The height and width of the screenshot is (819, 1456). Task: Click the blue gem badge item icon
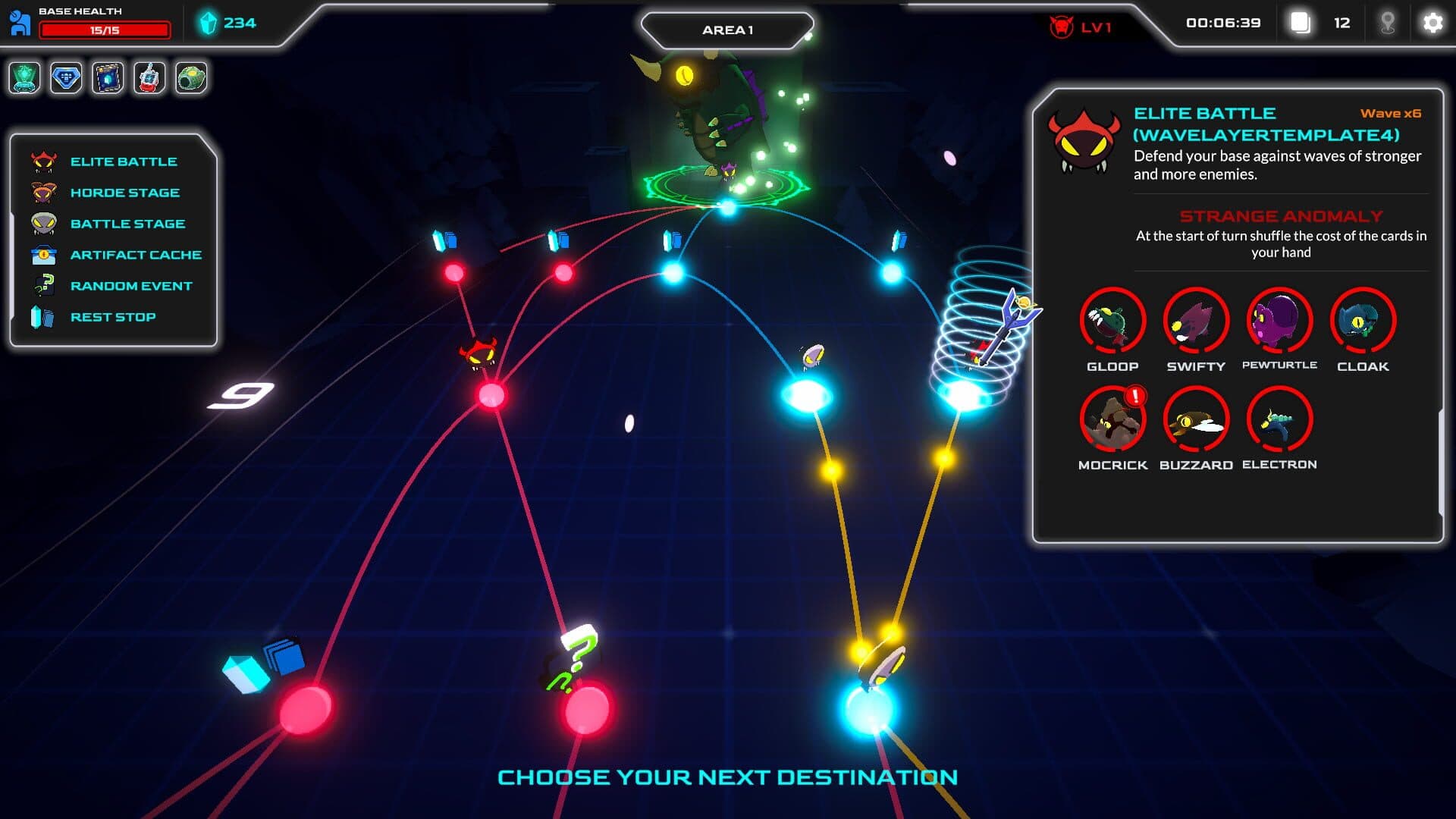[67, 77]
